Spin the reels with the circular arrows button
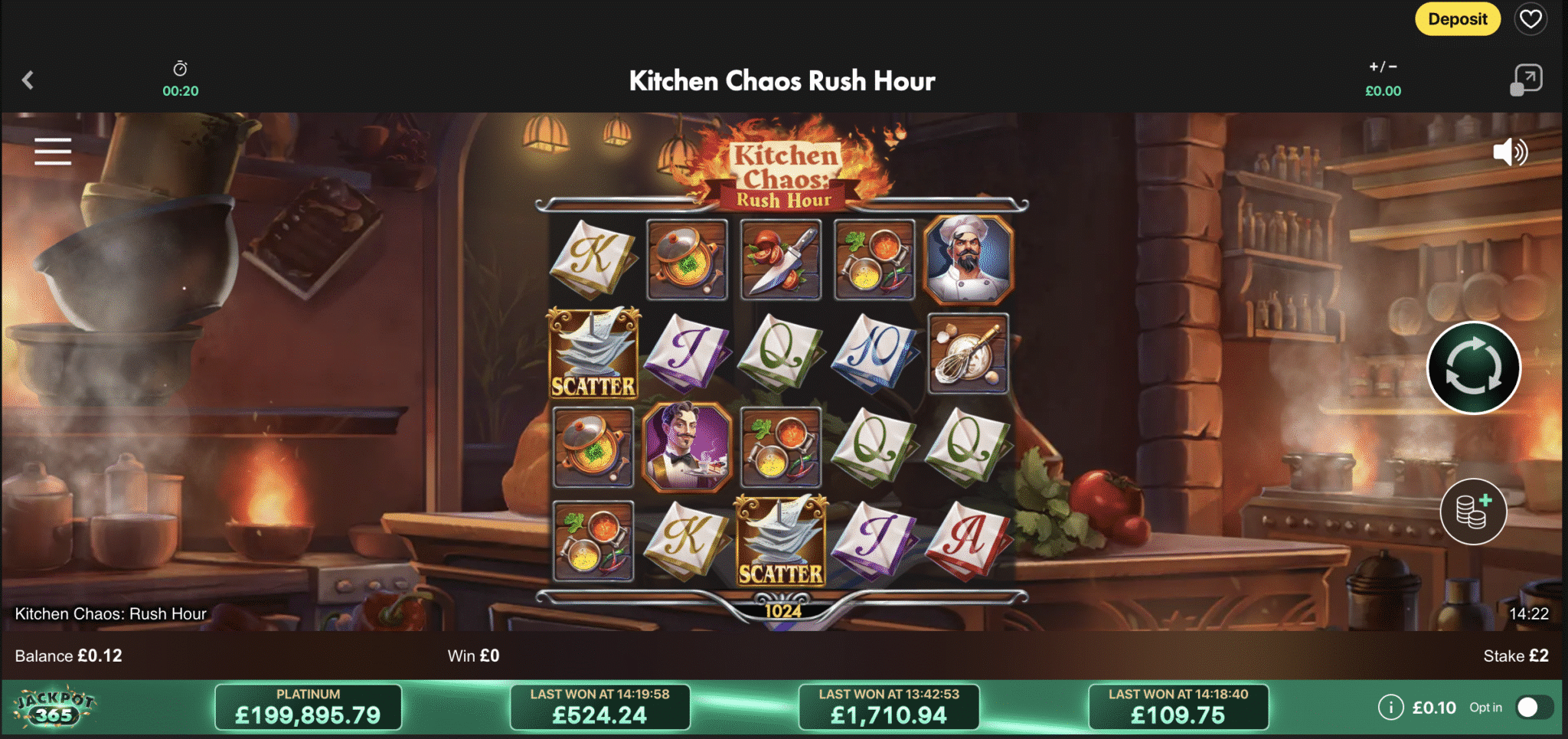The image size is (1568, 739). [1473, 368]
